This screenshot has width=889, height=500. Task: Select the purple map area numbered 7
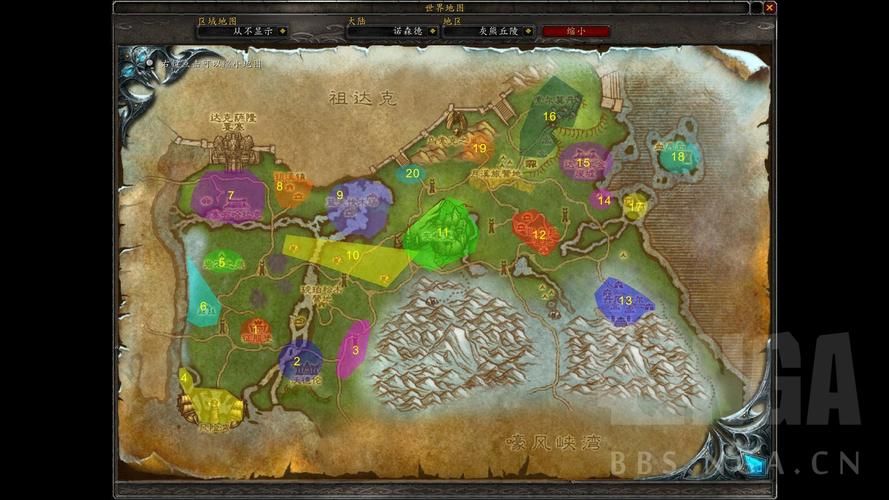(229, 196)
